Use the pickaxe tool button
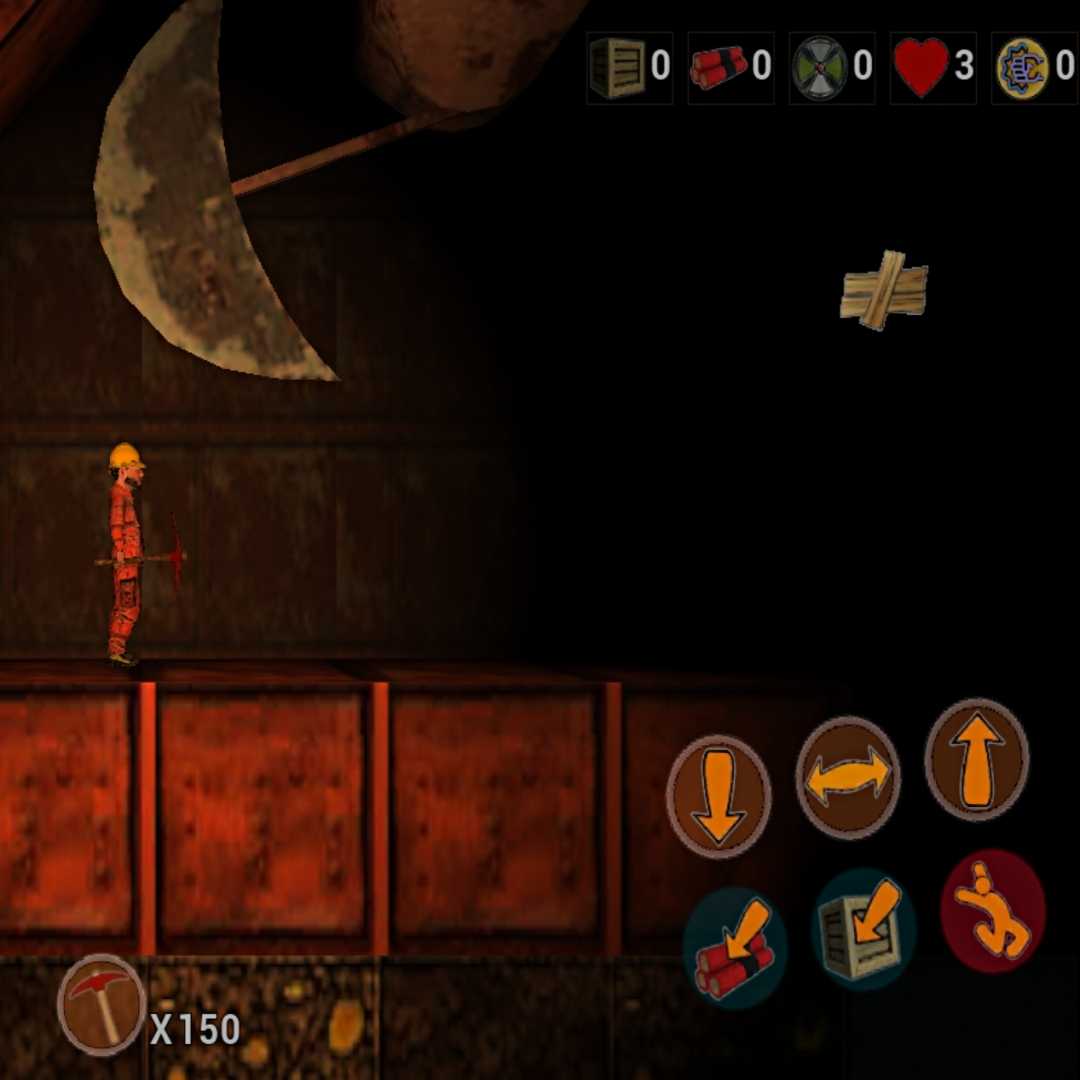Screen dimensions: 1080x1080 tap(101, 1002)
